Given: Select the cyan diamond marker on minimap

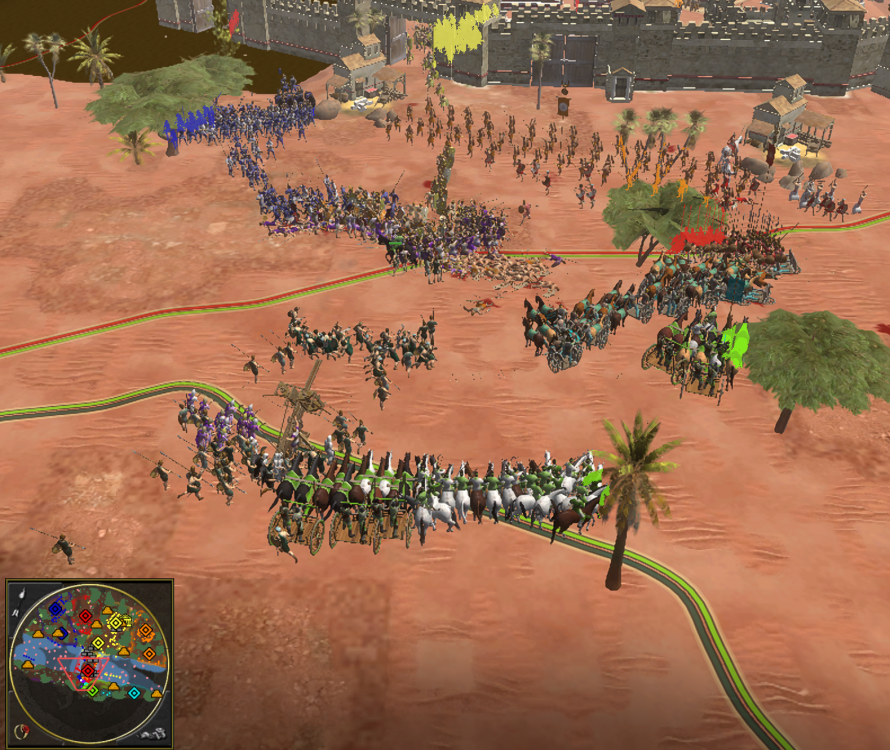Looking at the screenshot, I should pos(134,693).
